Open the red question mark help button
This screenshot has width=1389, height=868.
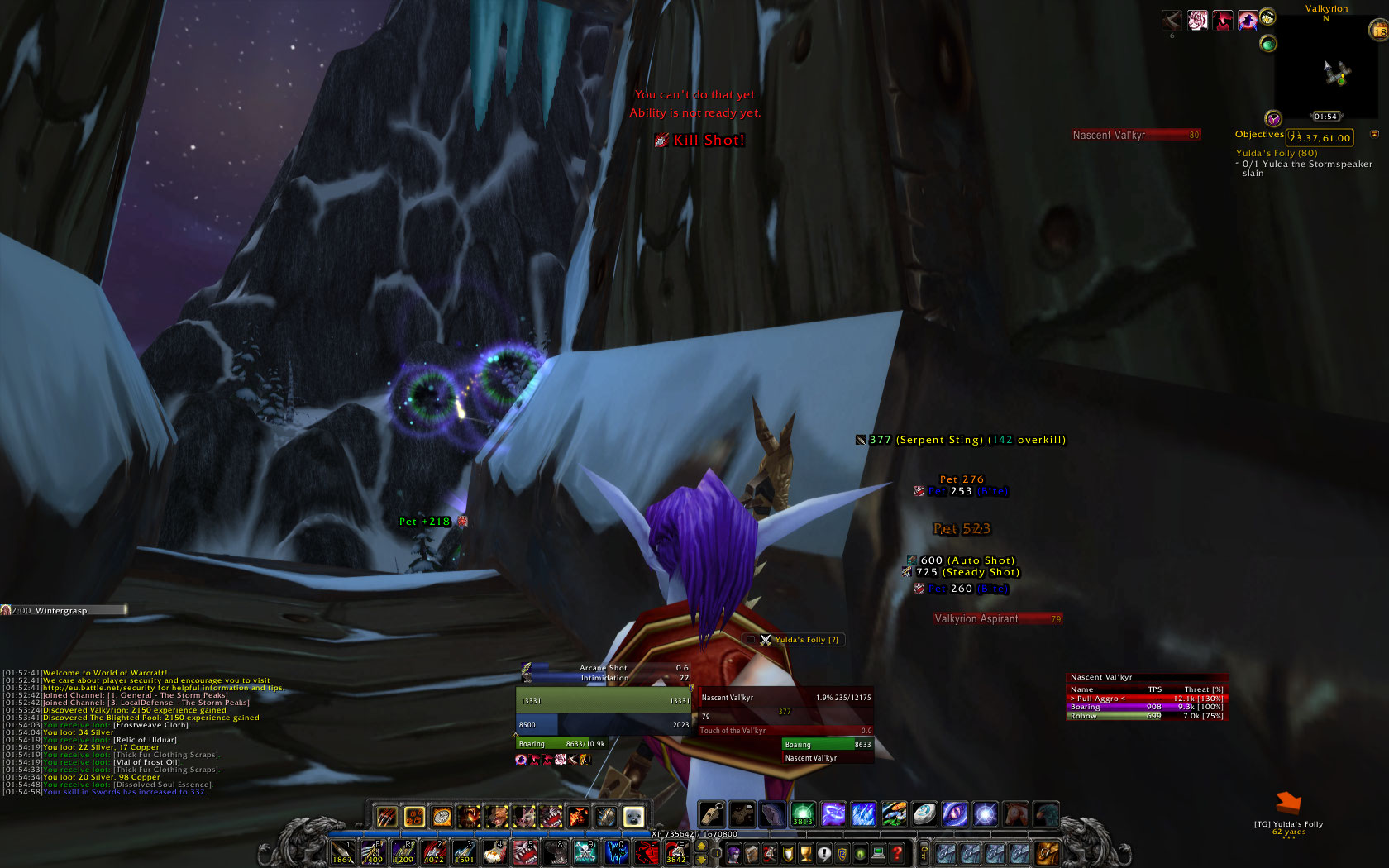point(897,853)
